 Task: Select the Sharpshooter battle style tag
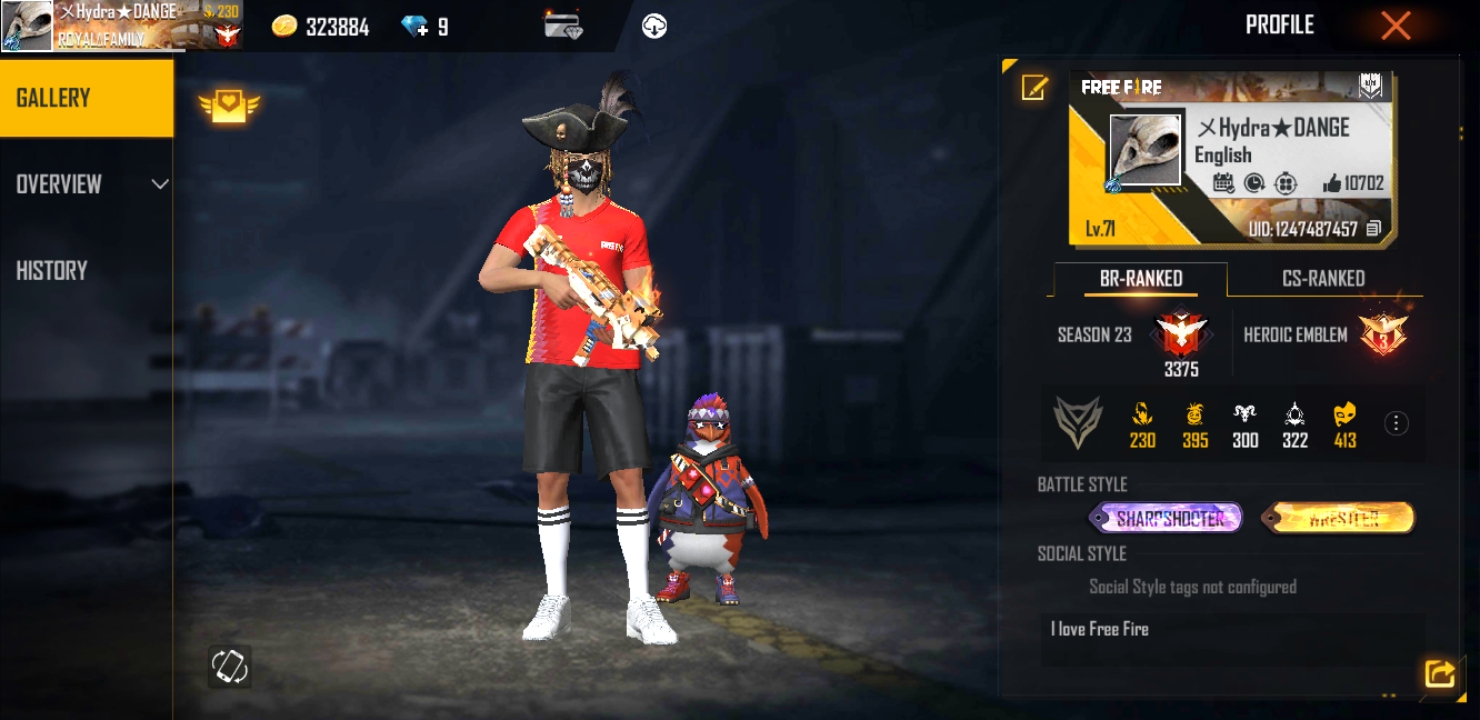[1166, 518]
